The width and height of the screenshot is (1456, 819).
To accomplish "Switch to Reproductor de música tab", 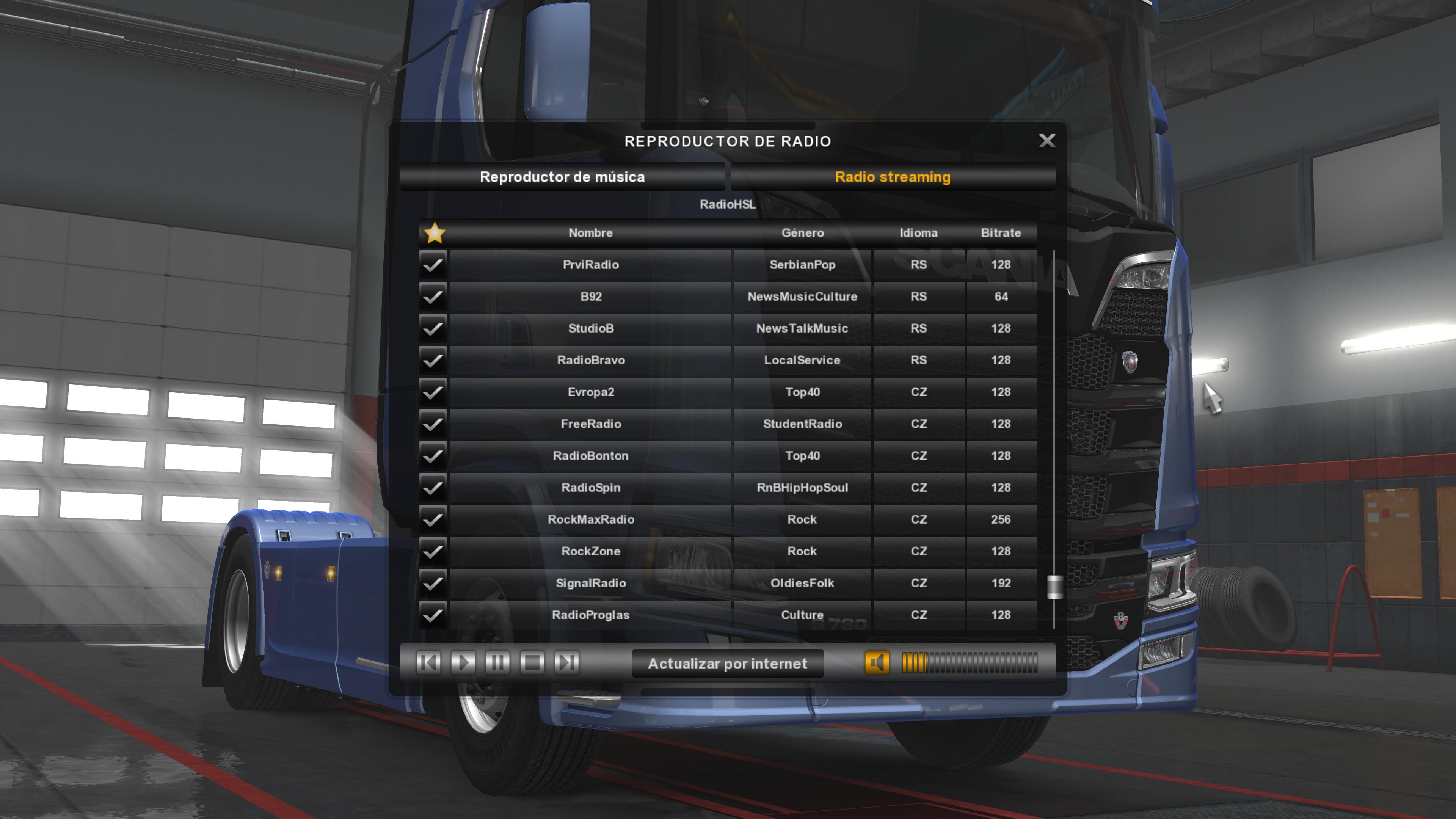I will [562, 177].
